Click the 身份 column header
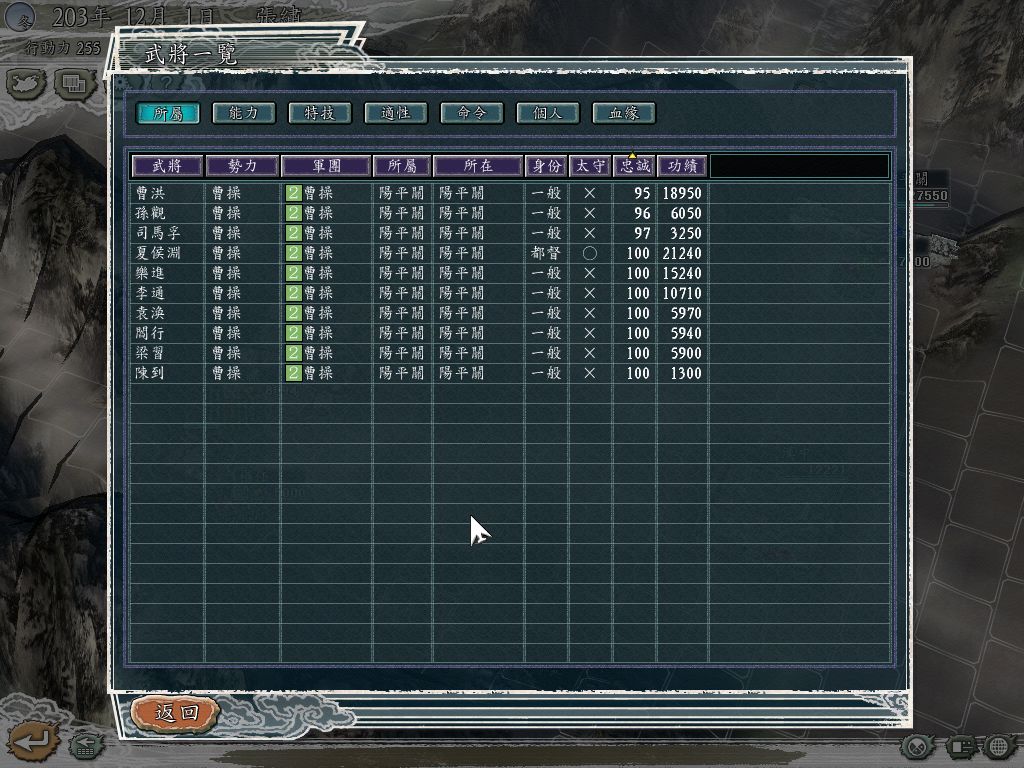The height and width of the screenshot is (768, 1024). point(546,166)
